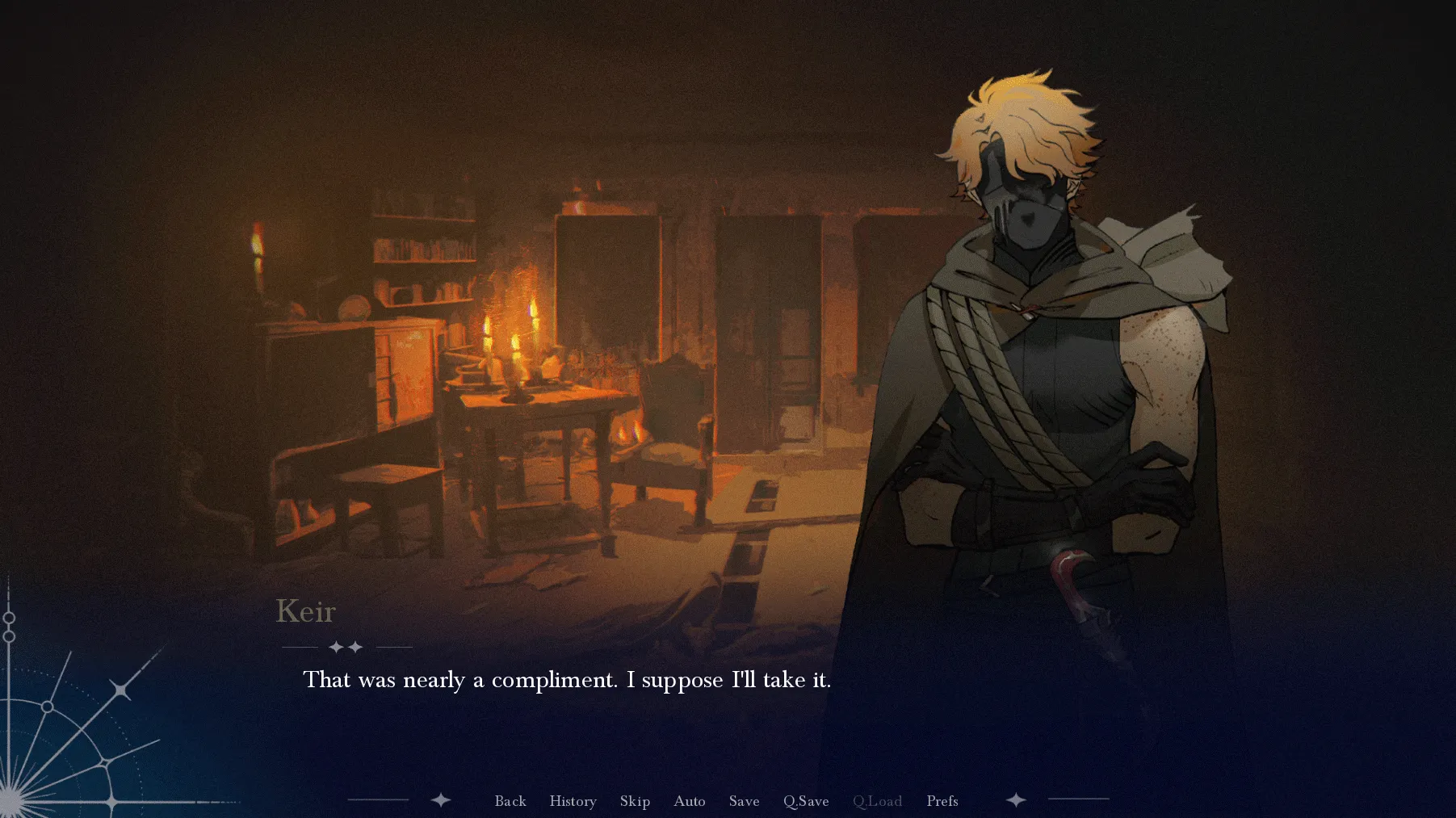The image size is (1456, 818).
Task: Toggle Auto-forward reading mode
Action: pos(689,801)
